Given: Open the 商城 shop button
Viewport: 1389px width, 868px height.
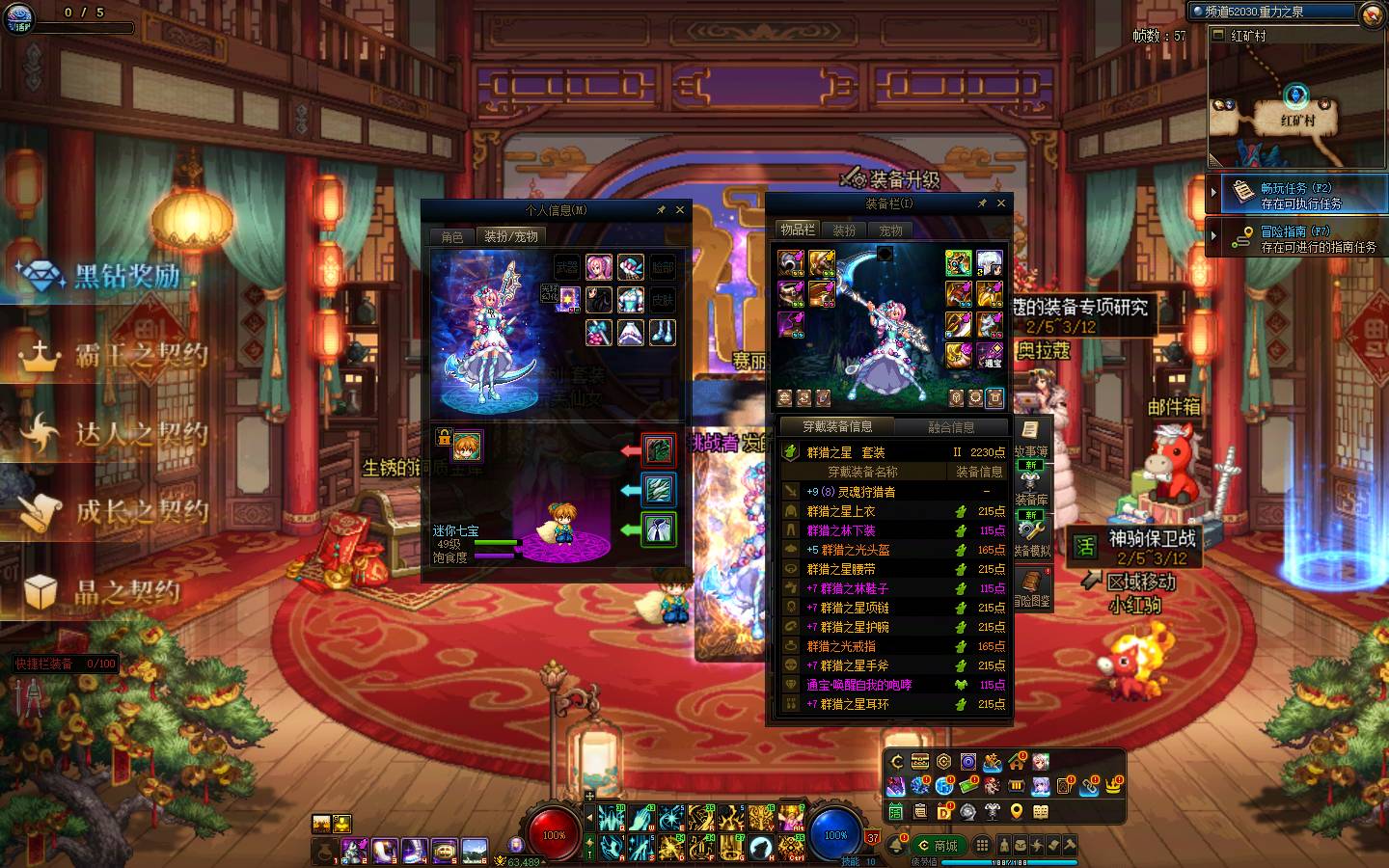Looking at the screenshot, I should (938, 846).
